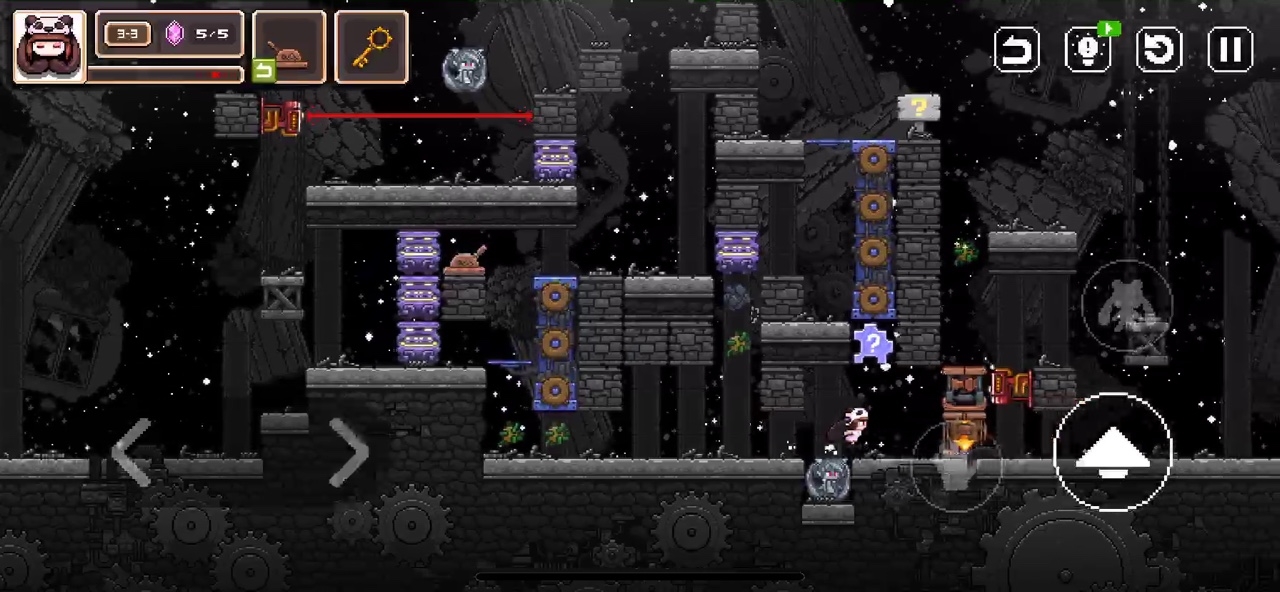Screen dimensions: 1280x592
Task: Tap the panda-hood character portrait
Action: [x=49, y=46]
